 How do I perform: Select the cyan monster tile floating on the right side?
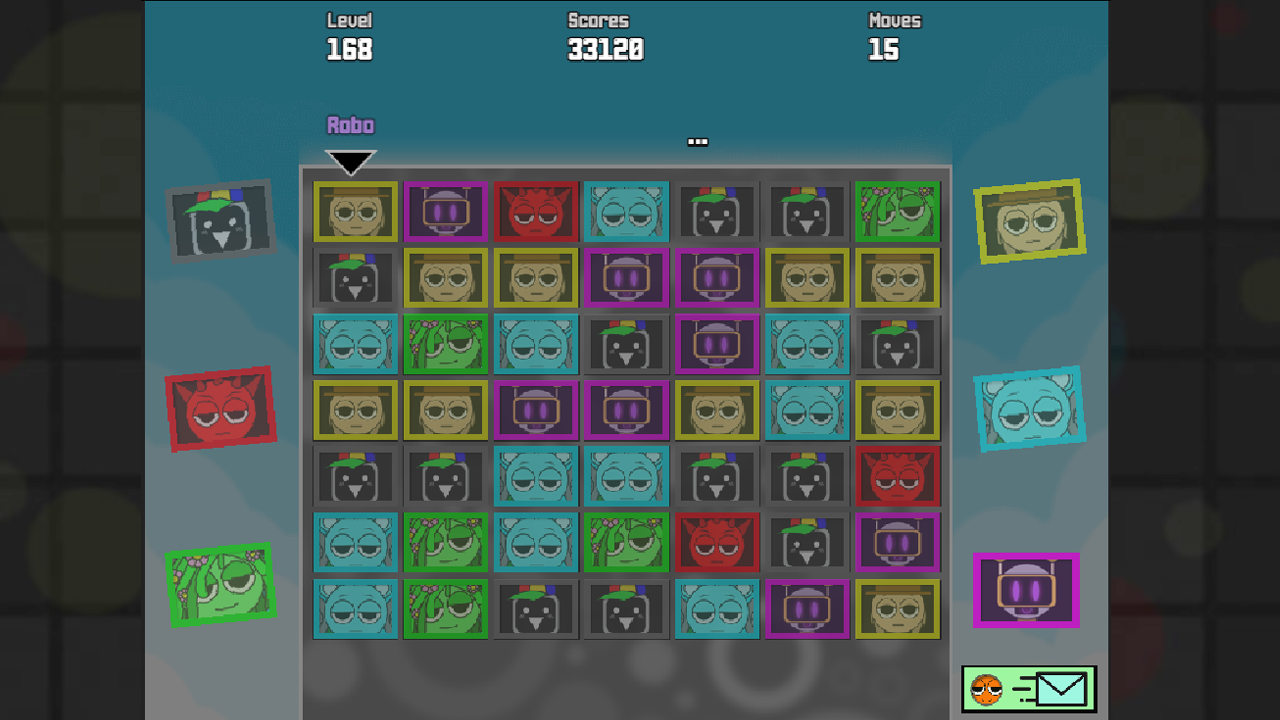click(x=1029, y=409)
